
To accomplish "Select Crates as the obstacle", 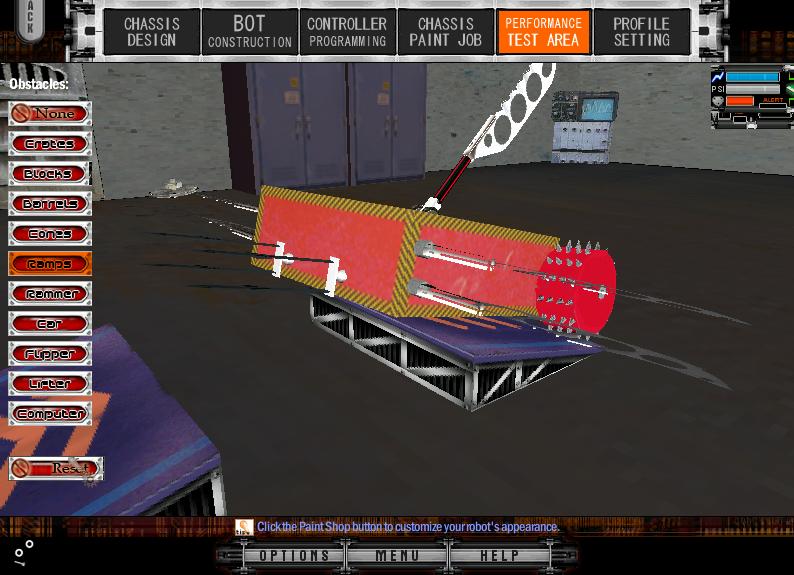I will coord(50,144).
